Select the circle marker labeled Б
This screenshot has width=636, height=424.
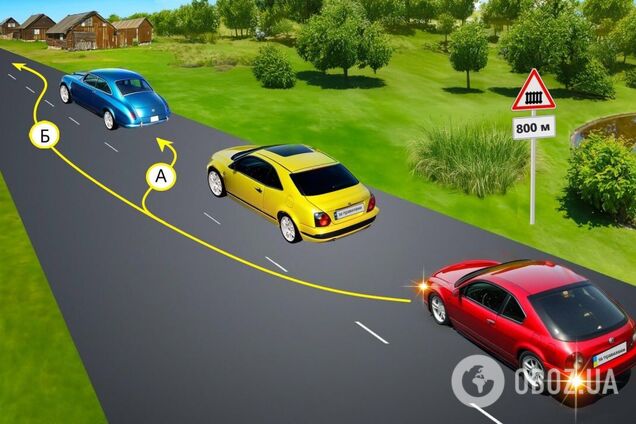[43, 134]
